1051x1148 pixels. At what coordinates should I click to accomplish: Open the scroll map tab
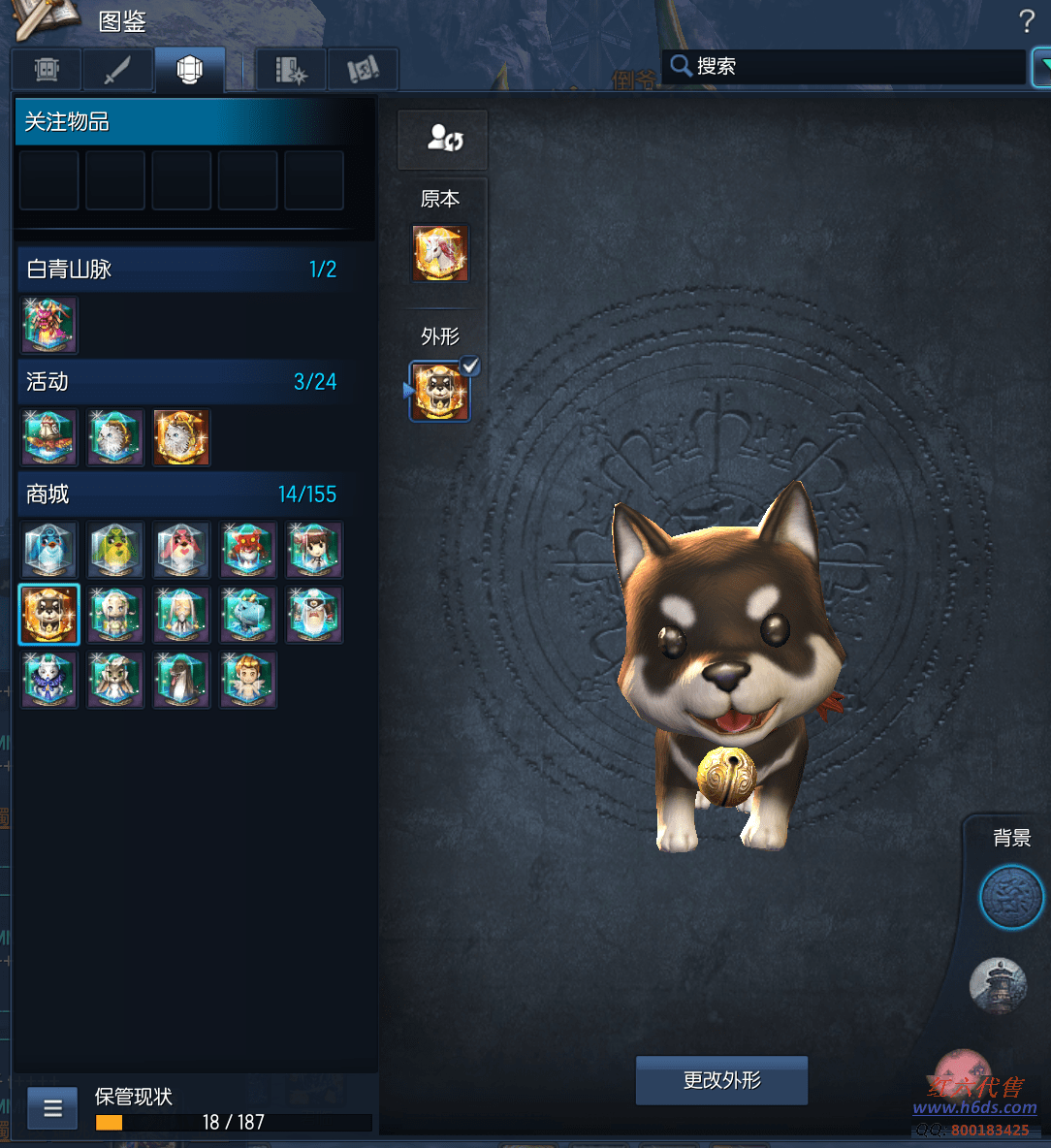[x=363, y=70]
